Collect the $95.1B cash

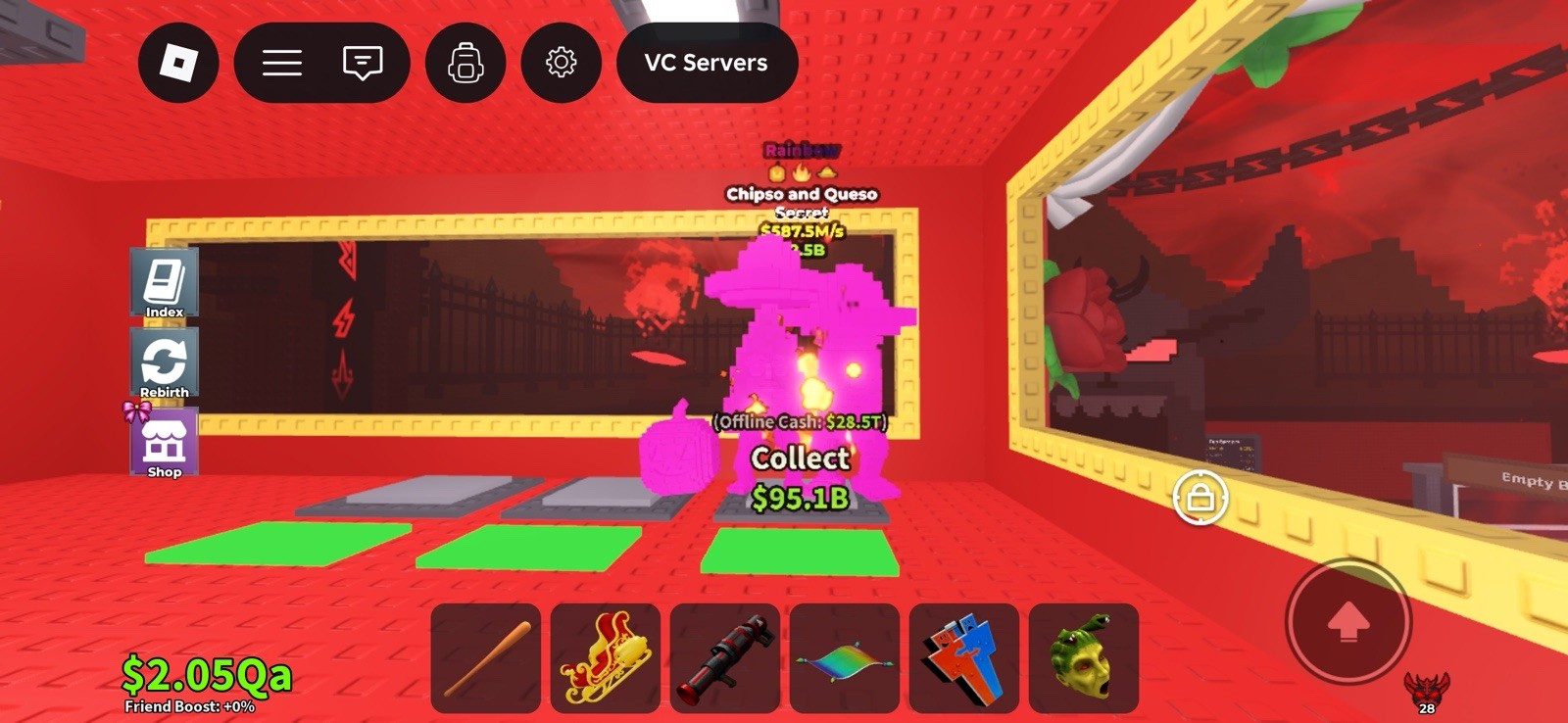tap(800, 458)
